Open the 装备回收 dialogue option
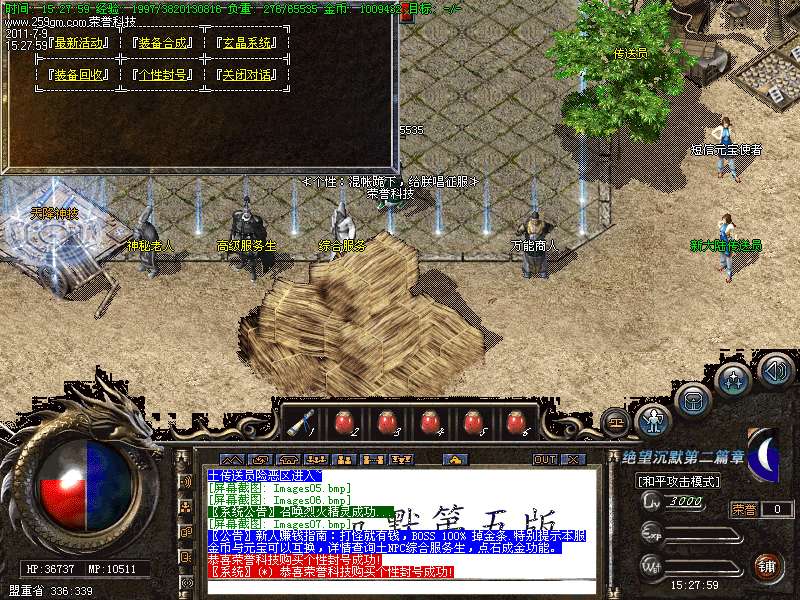 pyautogui.click(x=81, y=75)
